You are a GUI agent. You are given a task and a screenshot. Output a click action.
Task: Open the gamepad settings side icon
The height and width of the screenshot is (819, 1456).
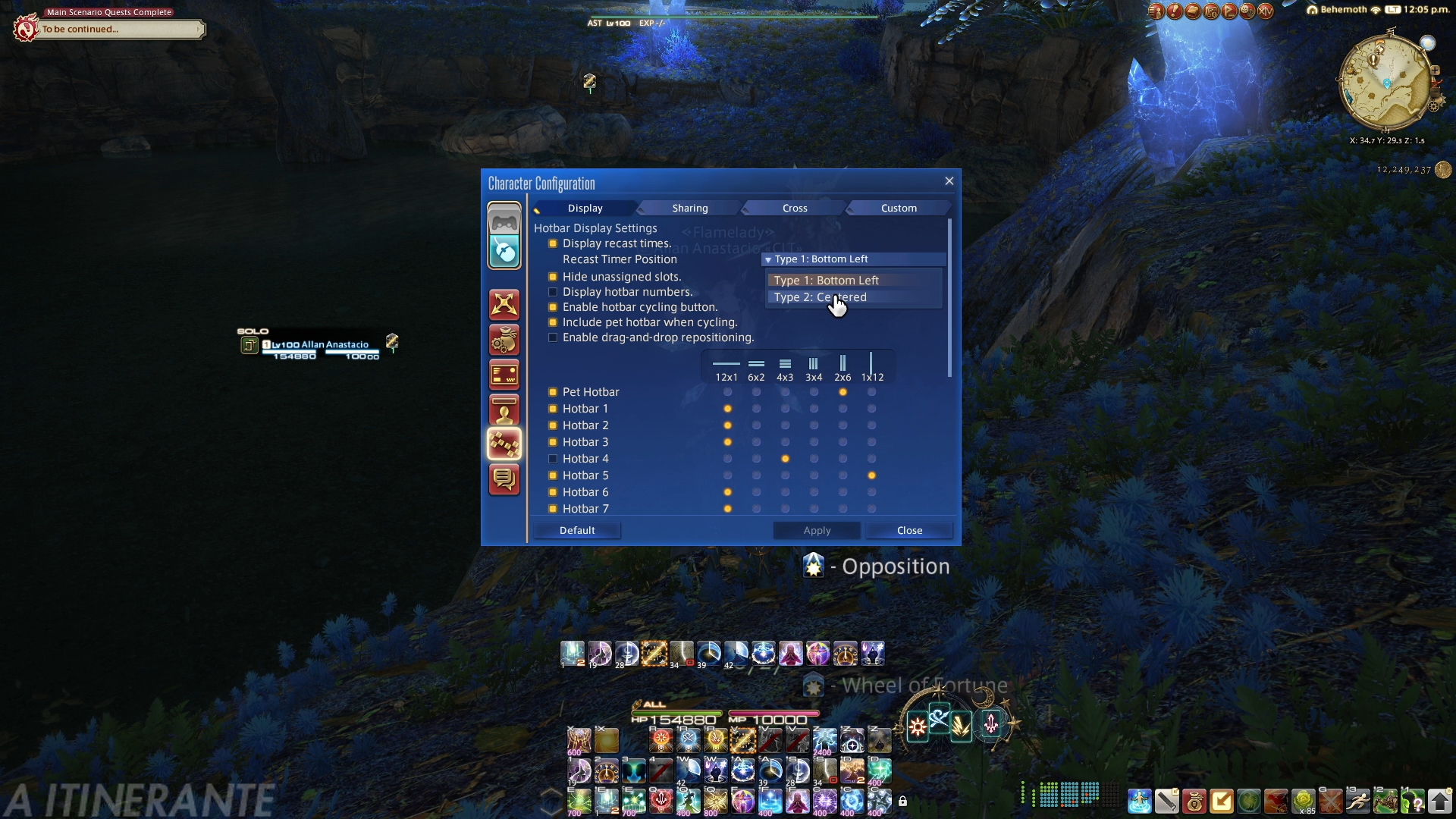coord(504,222)
